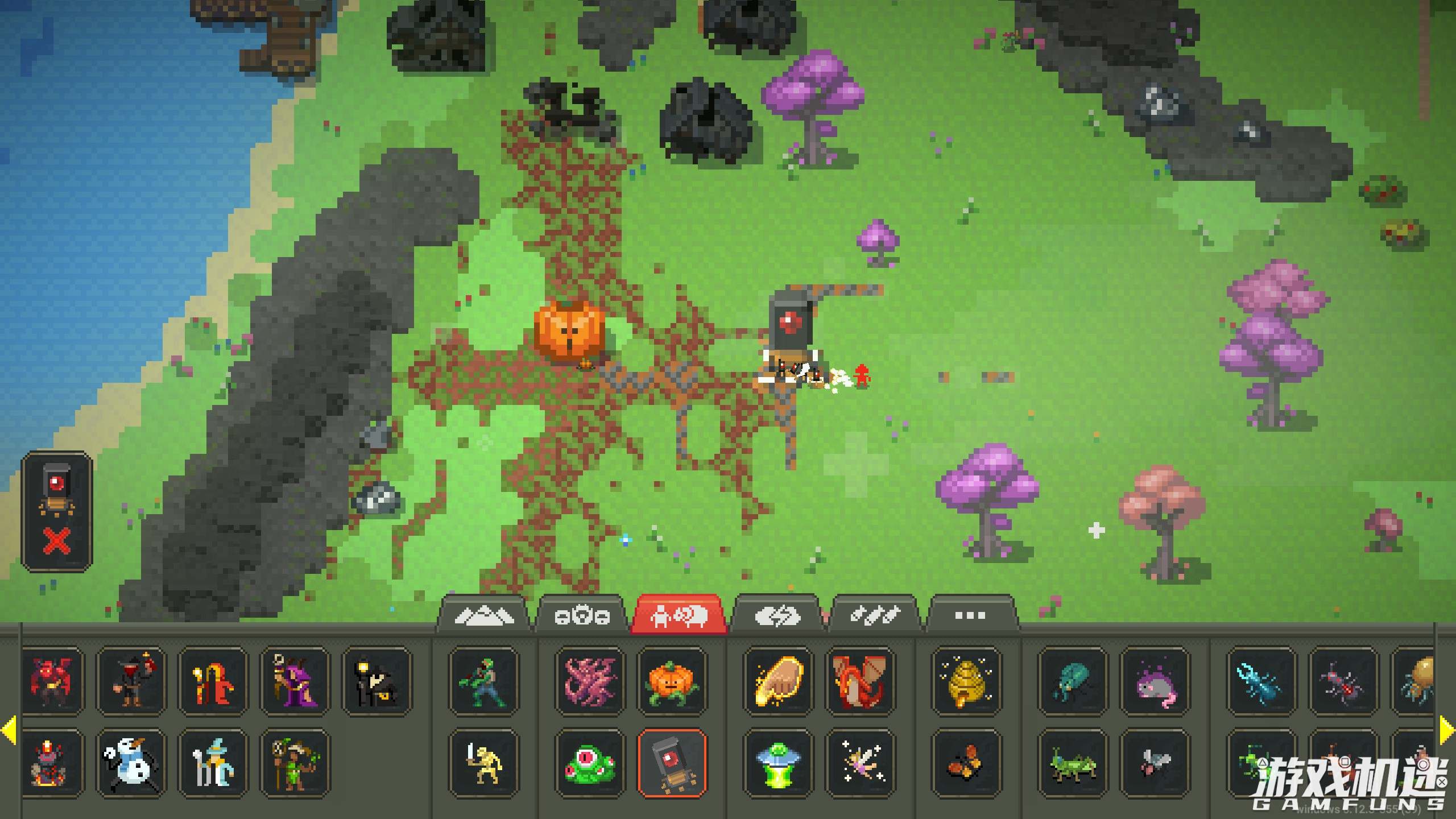The image size is (1456, 819).
Task: Place a golden beehive
Action: [966, 681]
